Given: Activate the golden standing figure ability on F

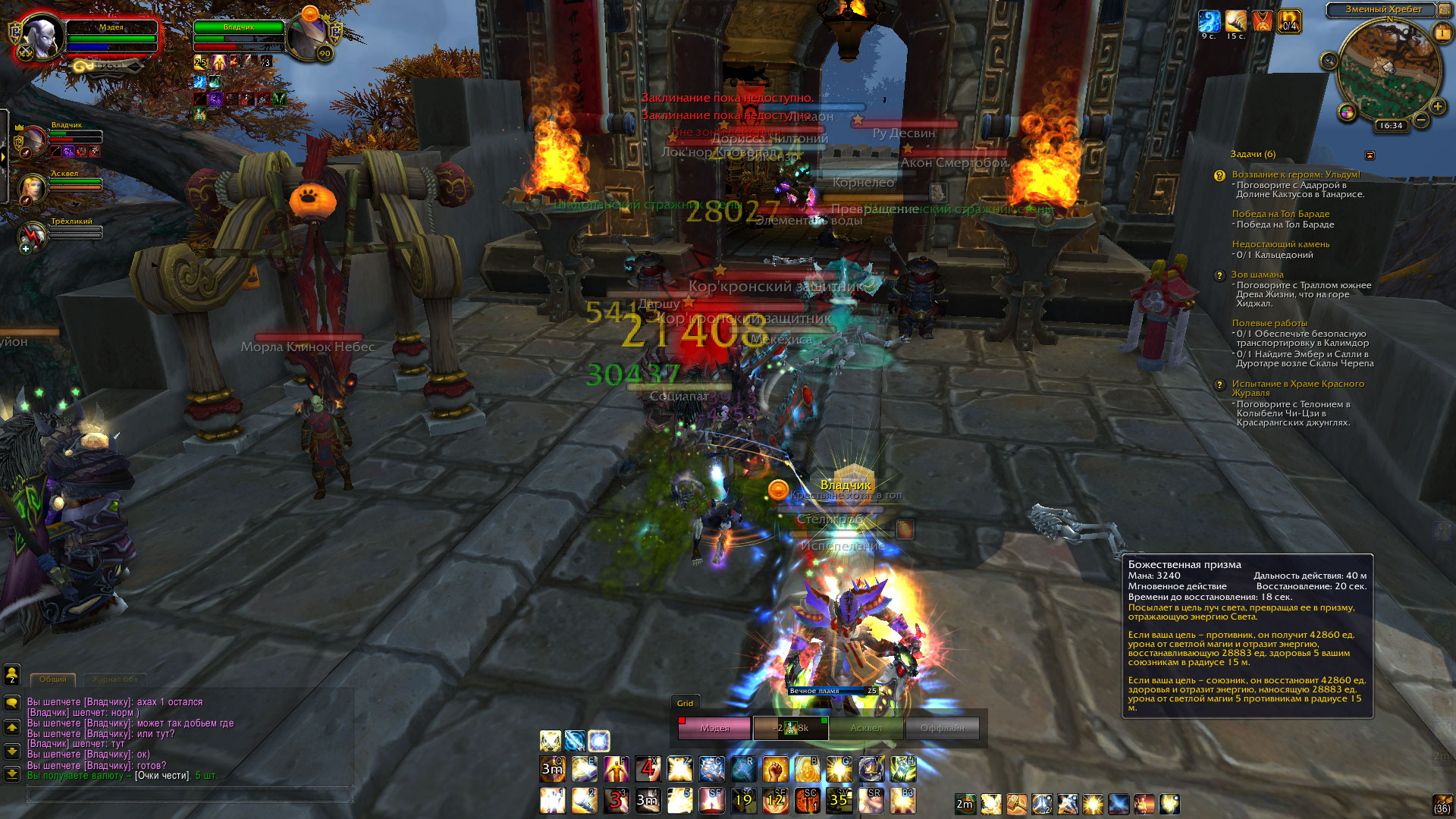Looking at the screenshot, I should pyautogui.click(x=616, y=770).
